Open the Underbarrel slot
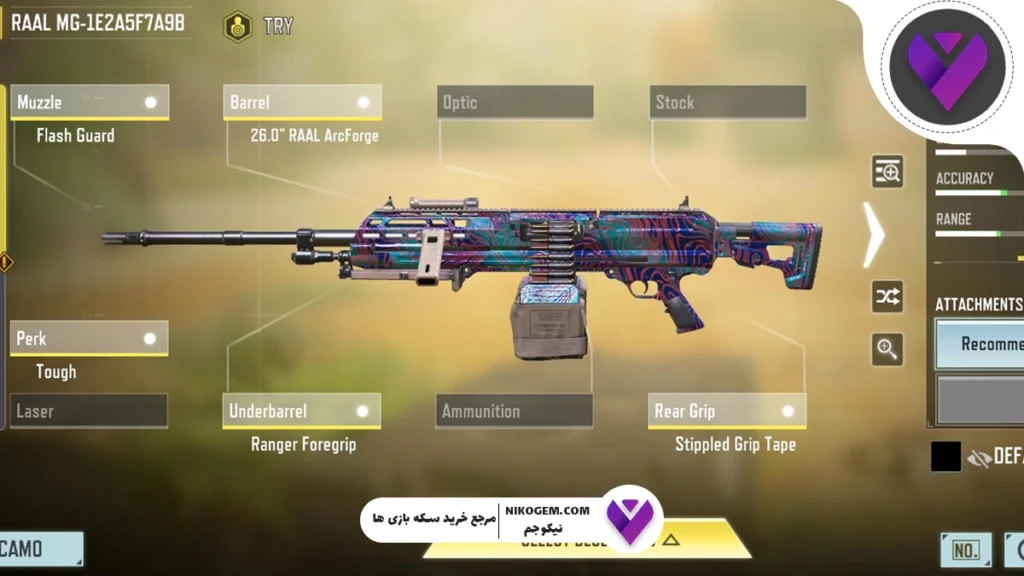 coord(301,411)
